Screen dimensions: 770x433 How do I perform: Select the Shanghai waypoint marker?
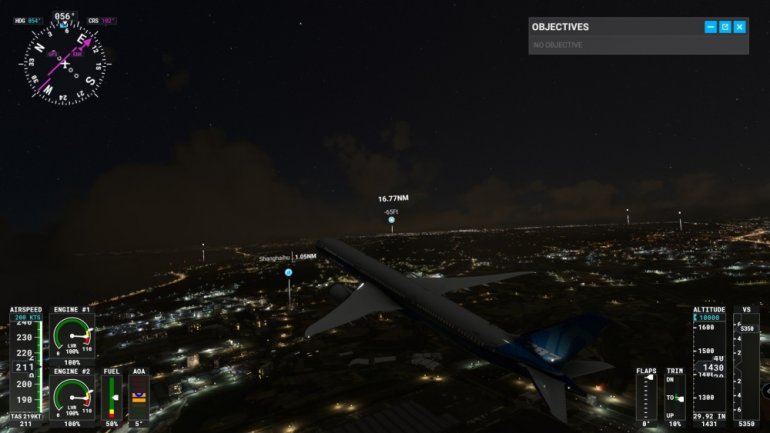pos(288,272)
